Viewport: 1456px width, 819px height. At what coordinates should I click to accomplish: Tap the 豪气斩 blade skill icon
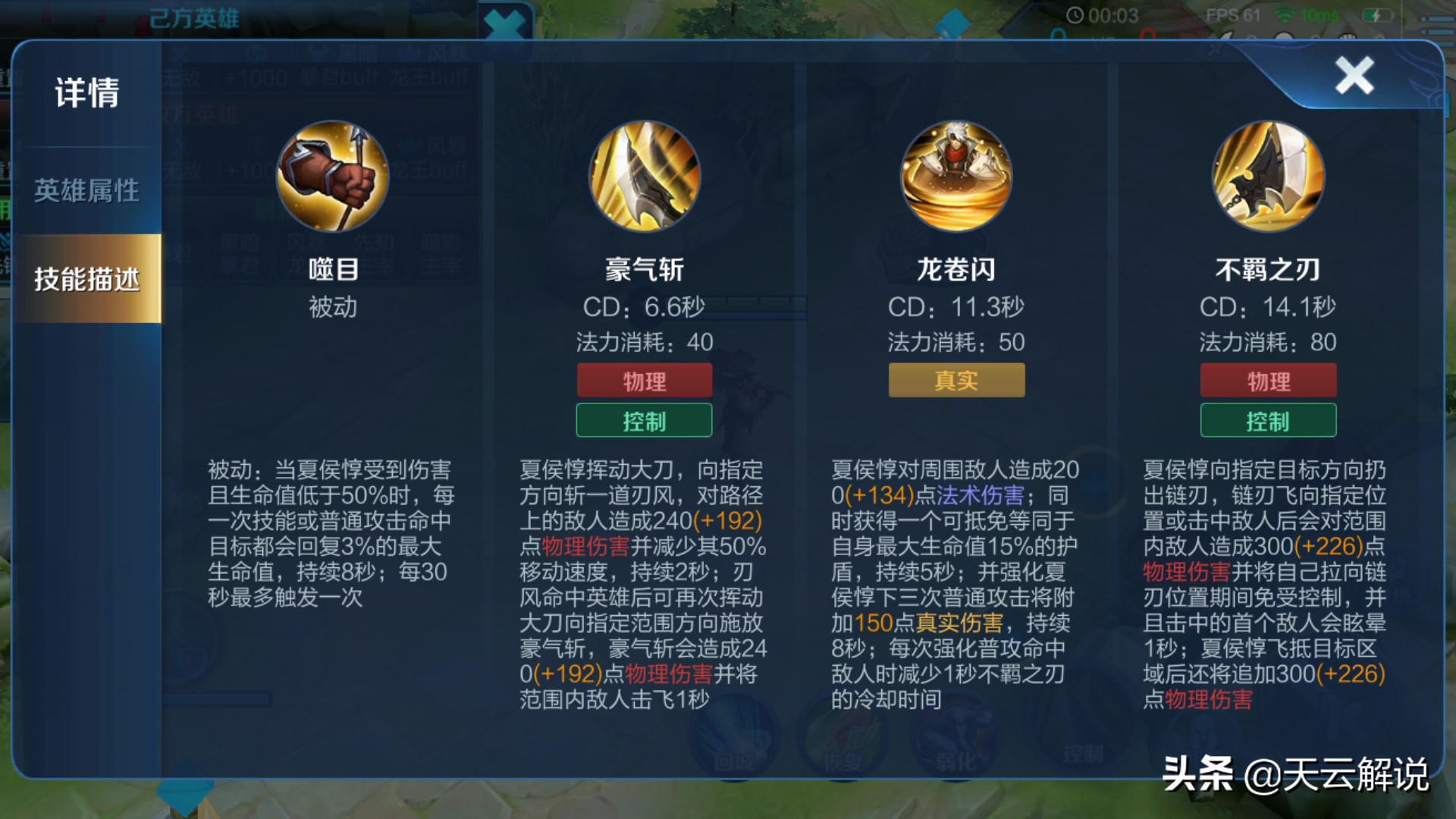click(645, 177)
